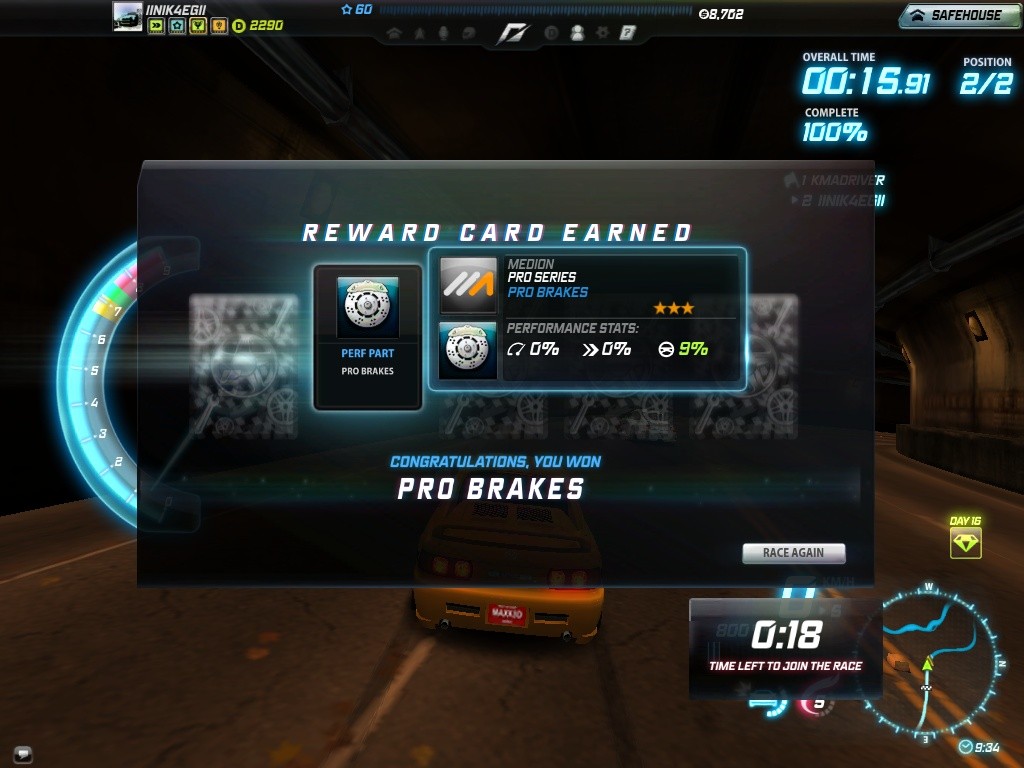
Task: Open the player avatar car thumbnail
Action: point(127,17)
